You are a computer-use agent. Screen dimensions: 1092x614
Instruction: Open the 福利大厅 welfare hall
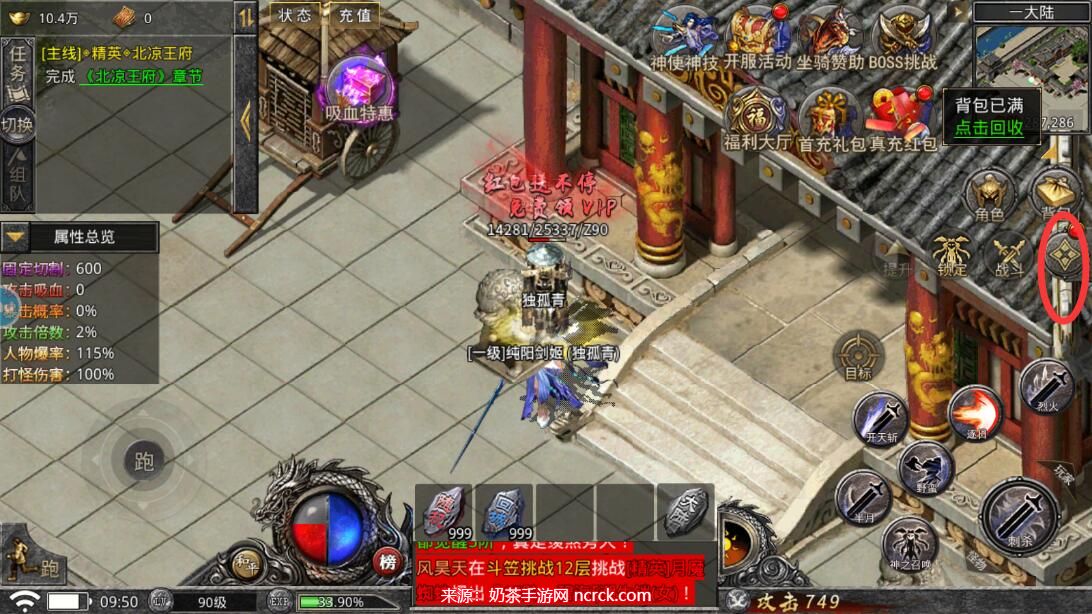tap(756, 116)
